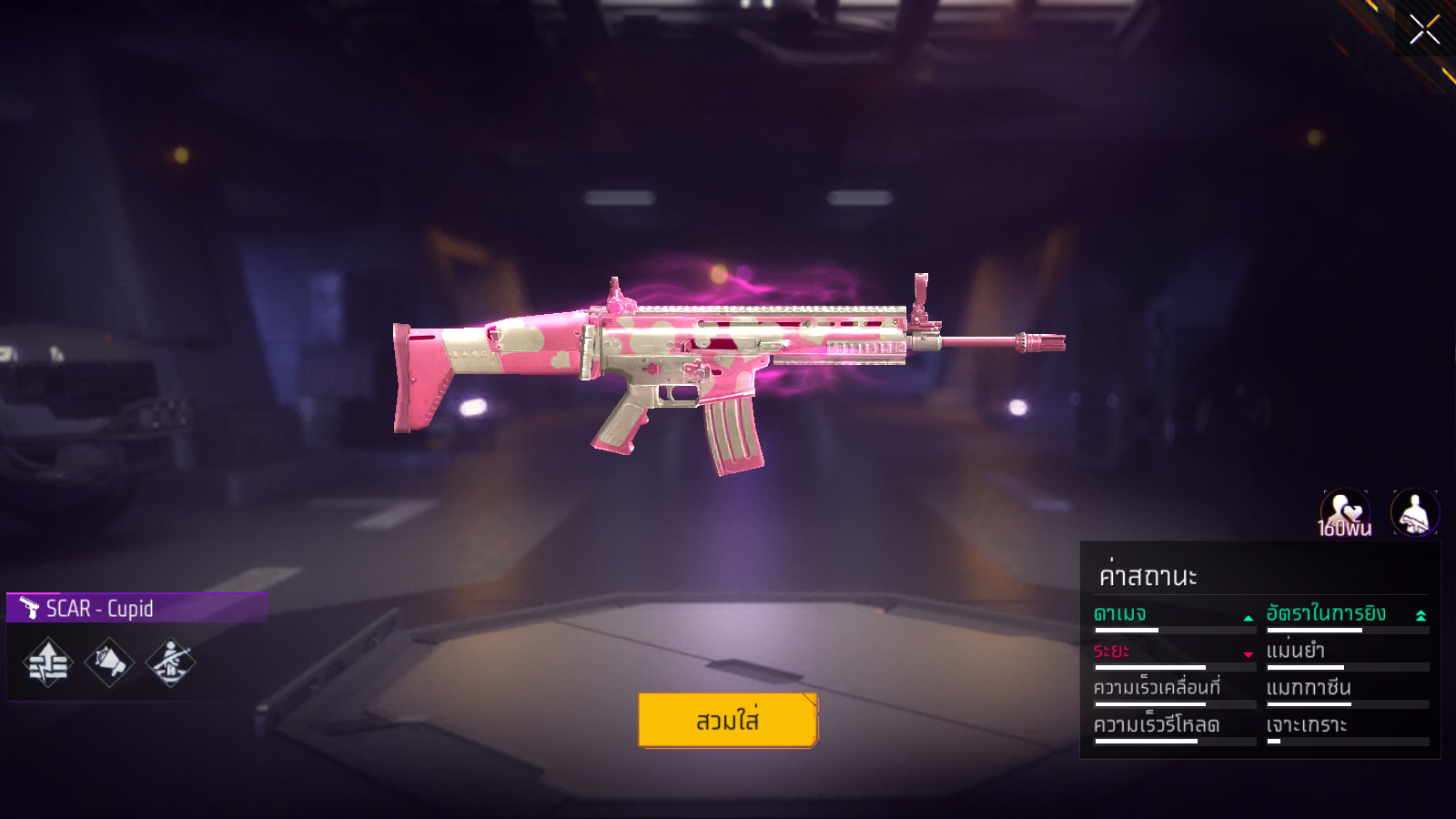Equip the skin with the yellow สวมใส่ button
Screen dimensions: 1456x819
(x=728, y=721)
